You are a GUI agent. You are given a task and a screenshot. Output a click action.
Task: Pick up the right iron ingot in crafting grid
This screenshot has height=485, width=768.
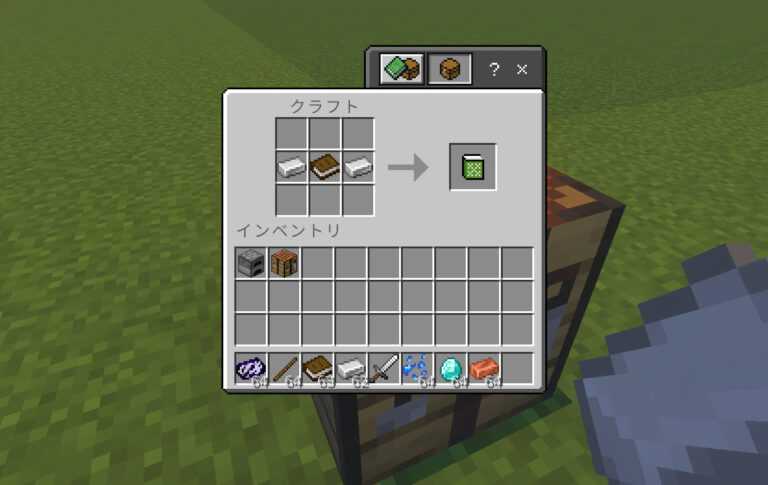[359, 167]
